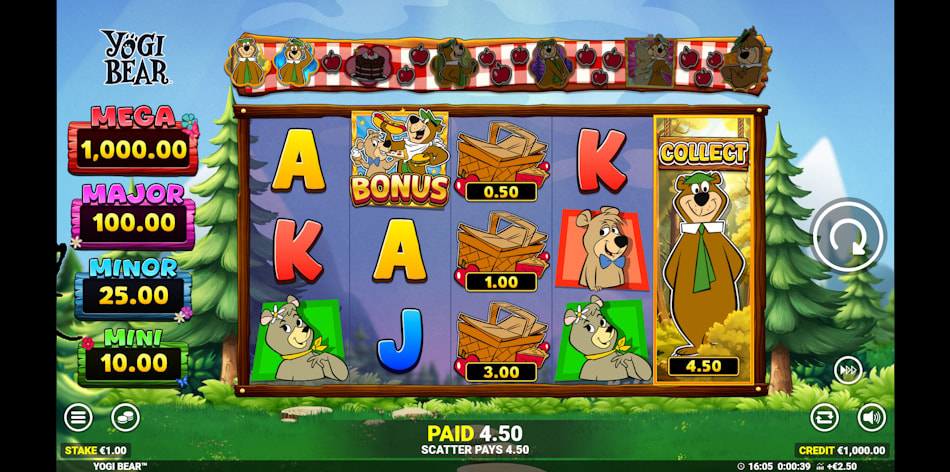Toggle the sound speaker icon
Viewport: 950px width, 472px height.
(x=871, y=417)
